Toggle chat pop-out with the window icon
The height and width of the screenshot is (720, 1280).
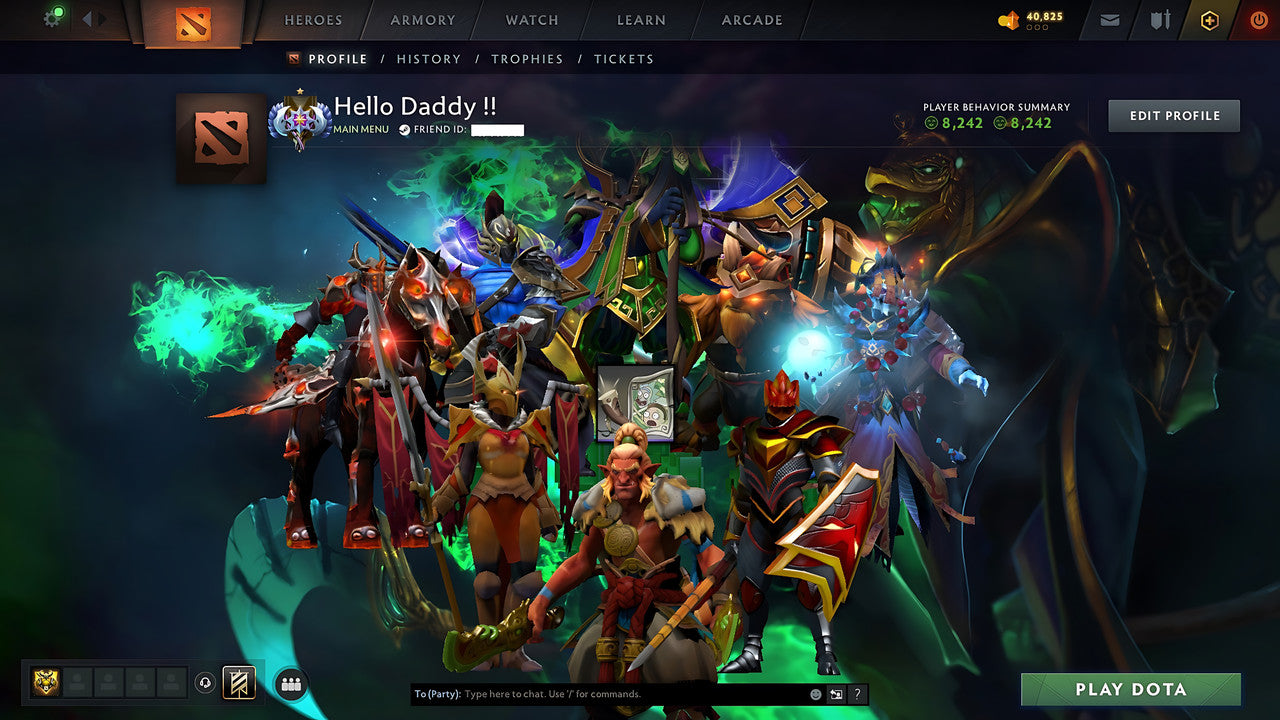click(835, 692)
